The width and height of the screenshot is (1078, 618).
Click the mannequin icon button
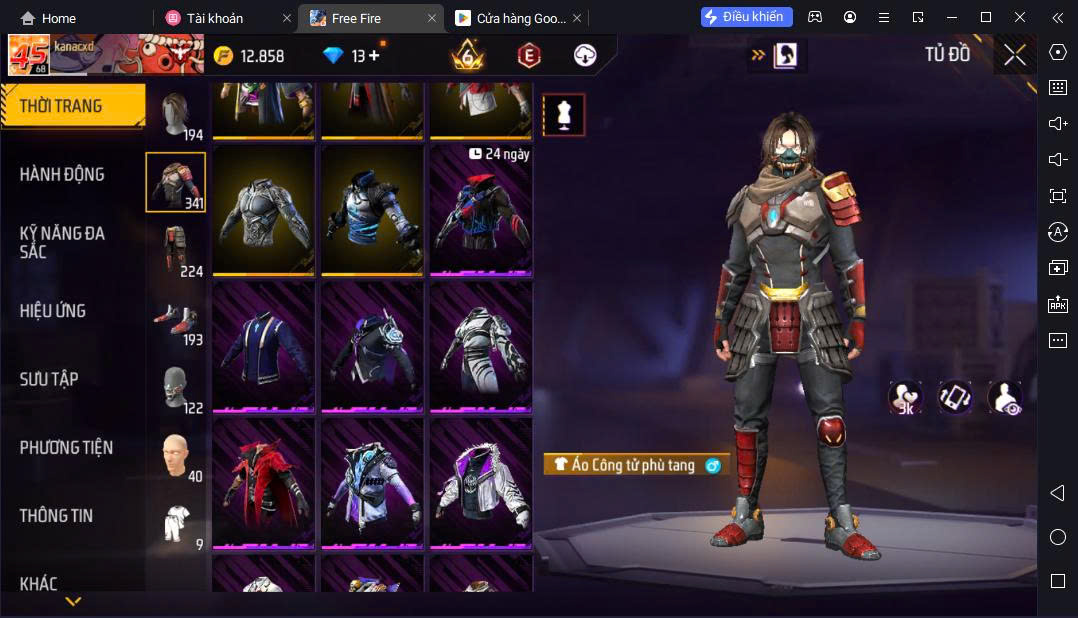point(564,115)
